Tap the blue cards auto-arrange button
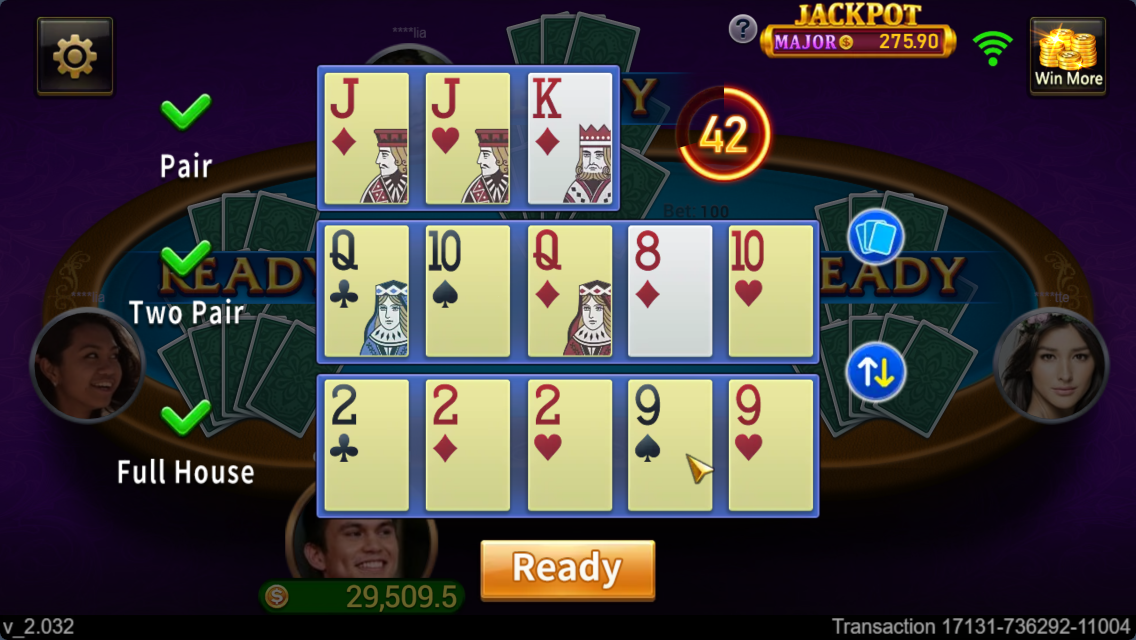1136x640 pixels. 876,238
